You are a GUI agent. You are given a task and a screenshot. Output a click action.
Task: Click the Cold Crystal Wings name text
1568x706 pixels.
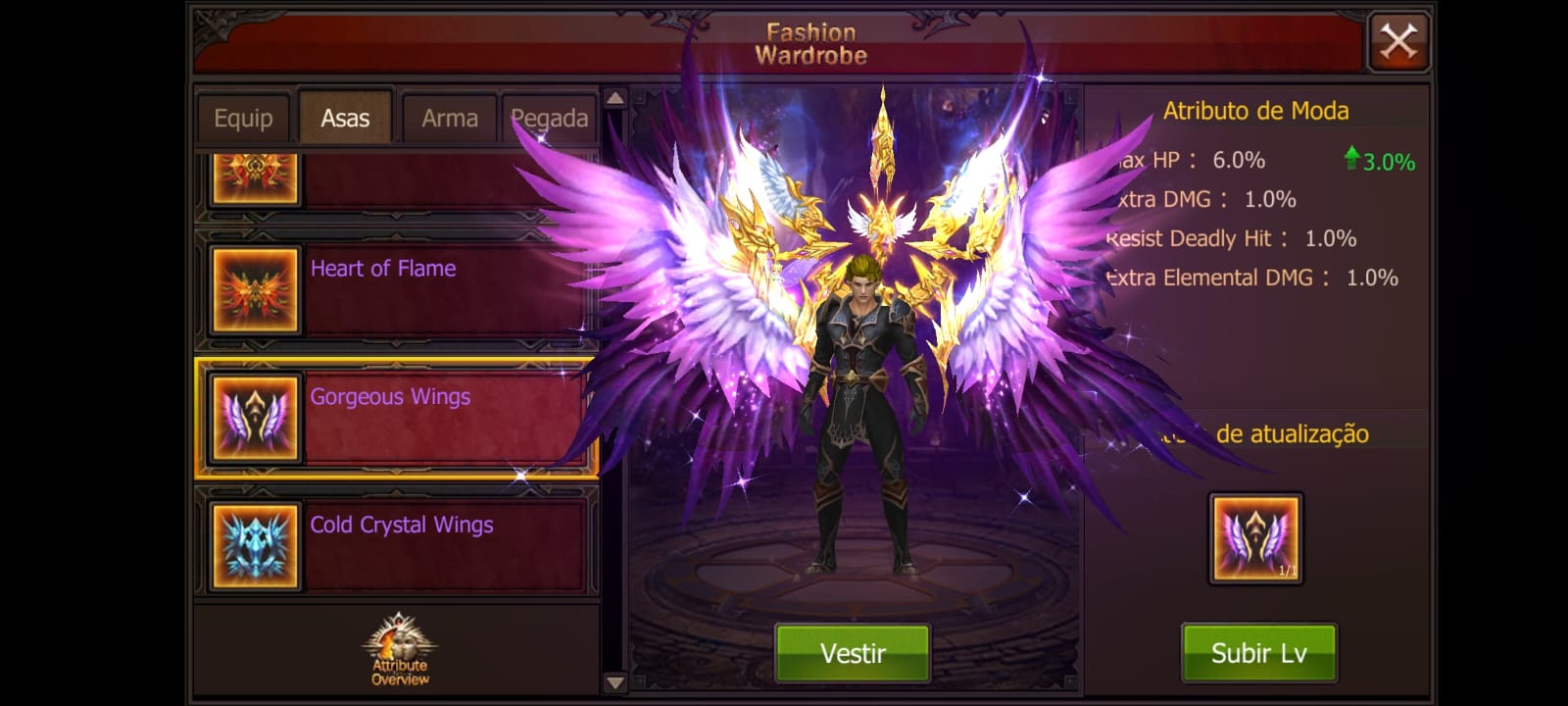coord(399,525)
